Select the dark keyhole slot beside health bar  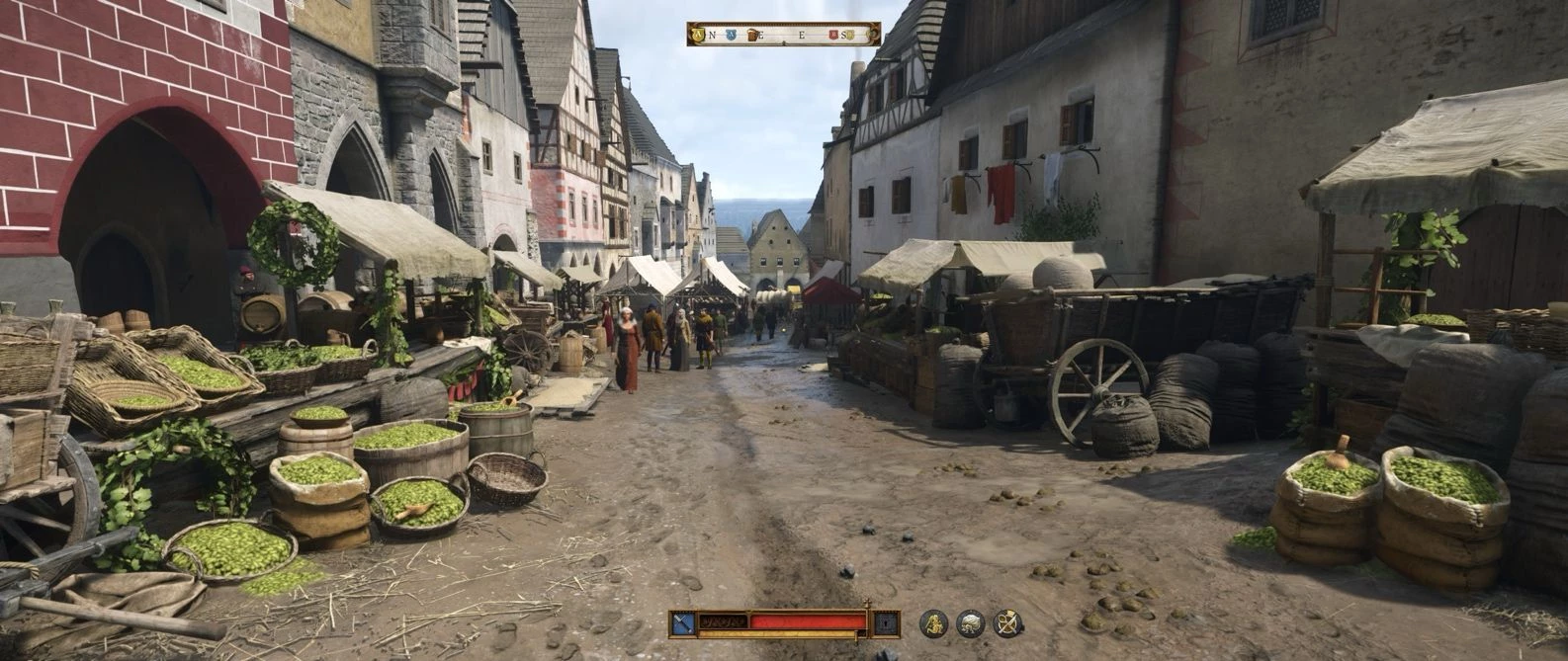[x=886, y=622]
